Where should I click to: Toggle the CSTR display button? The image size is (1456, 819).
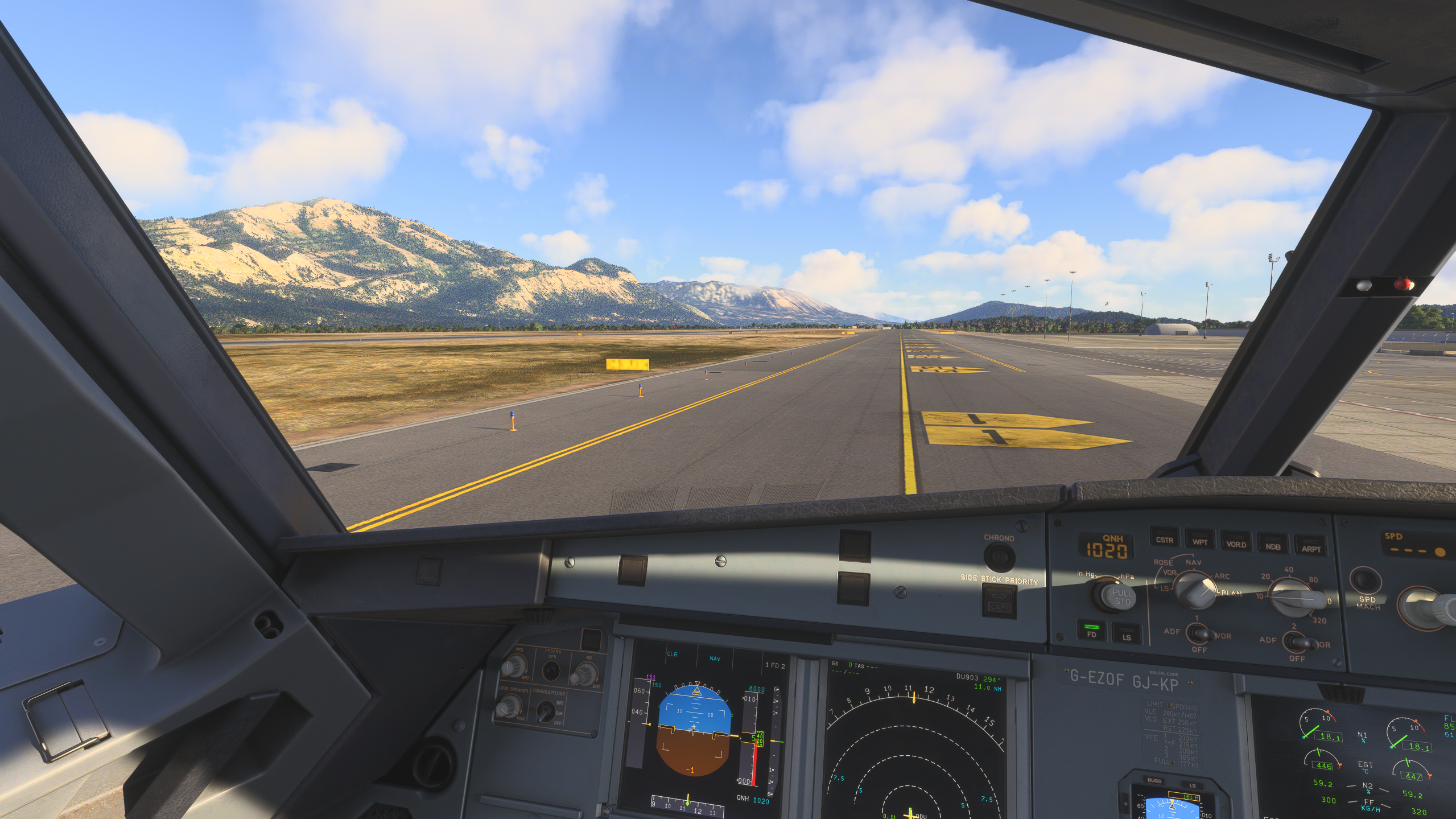click(1164, 539)
